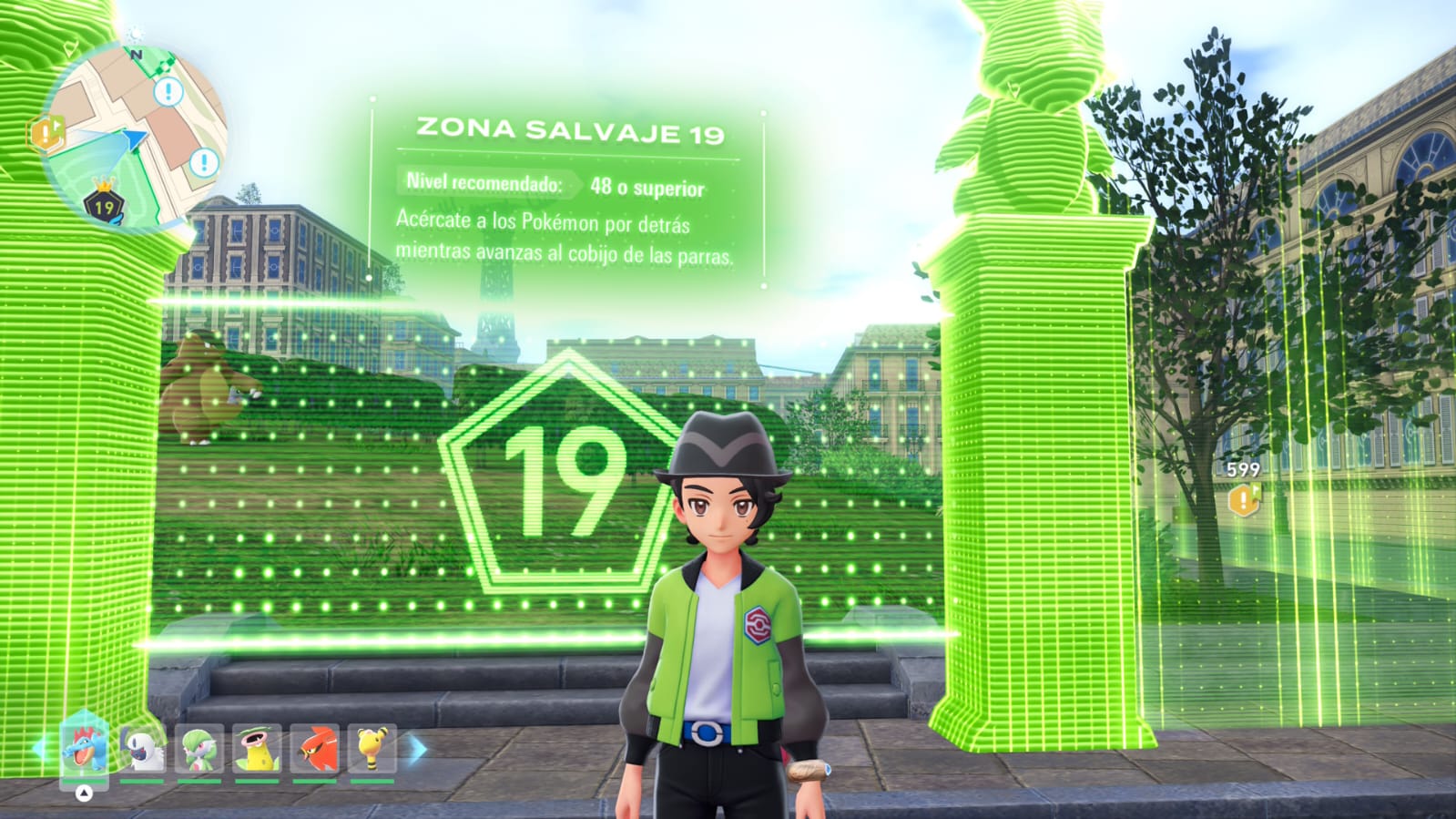Image resolution: width=1456 pixels, height=819 pixels.
Task: Click the orange objective marker labeled 599
Action: coord(1242,498)
